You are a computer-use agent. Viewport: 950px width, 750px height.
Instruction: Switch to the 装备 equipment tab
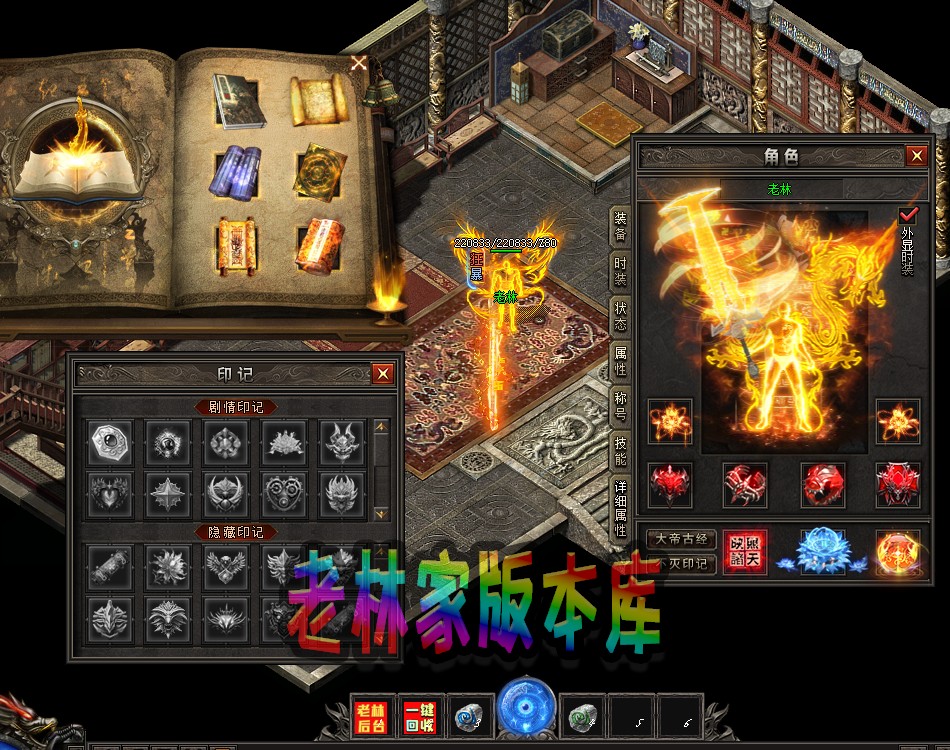[621, 226]
